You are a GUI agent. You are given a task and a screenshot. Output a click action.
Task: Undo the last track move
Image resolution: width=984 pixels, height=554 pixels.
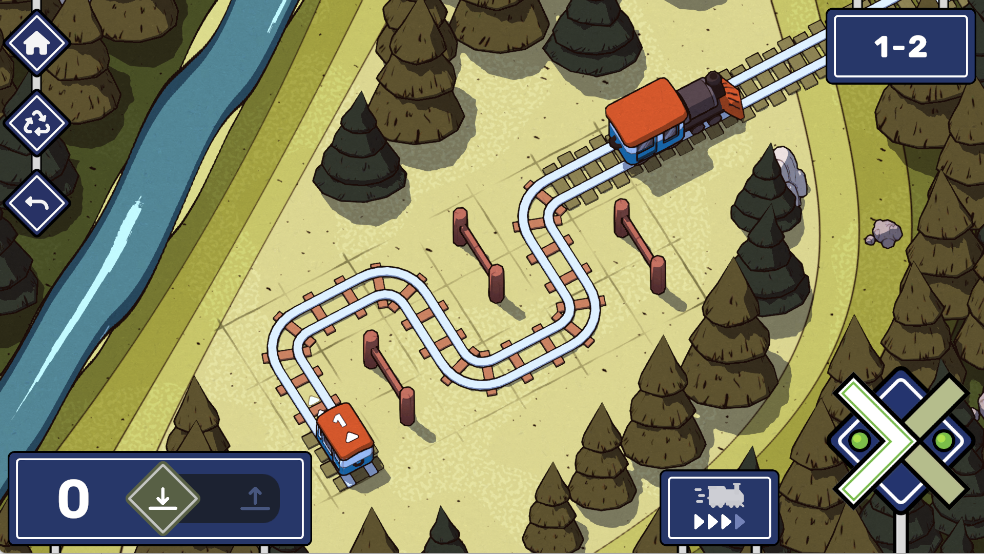[37, 203]
